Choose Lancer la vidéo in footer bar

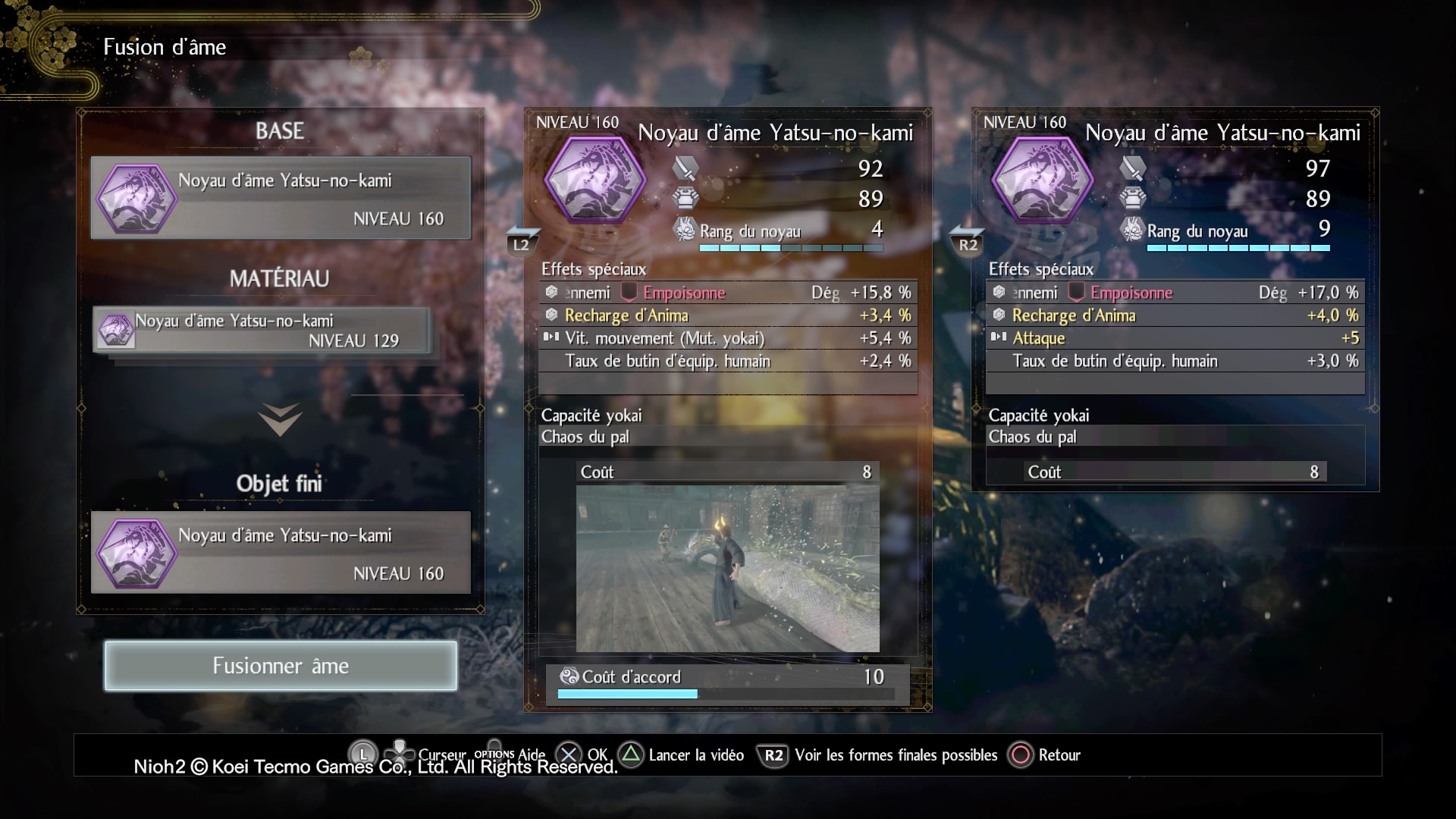[x=682, y=755]
